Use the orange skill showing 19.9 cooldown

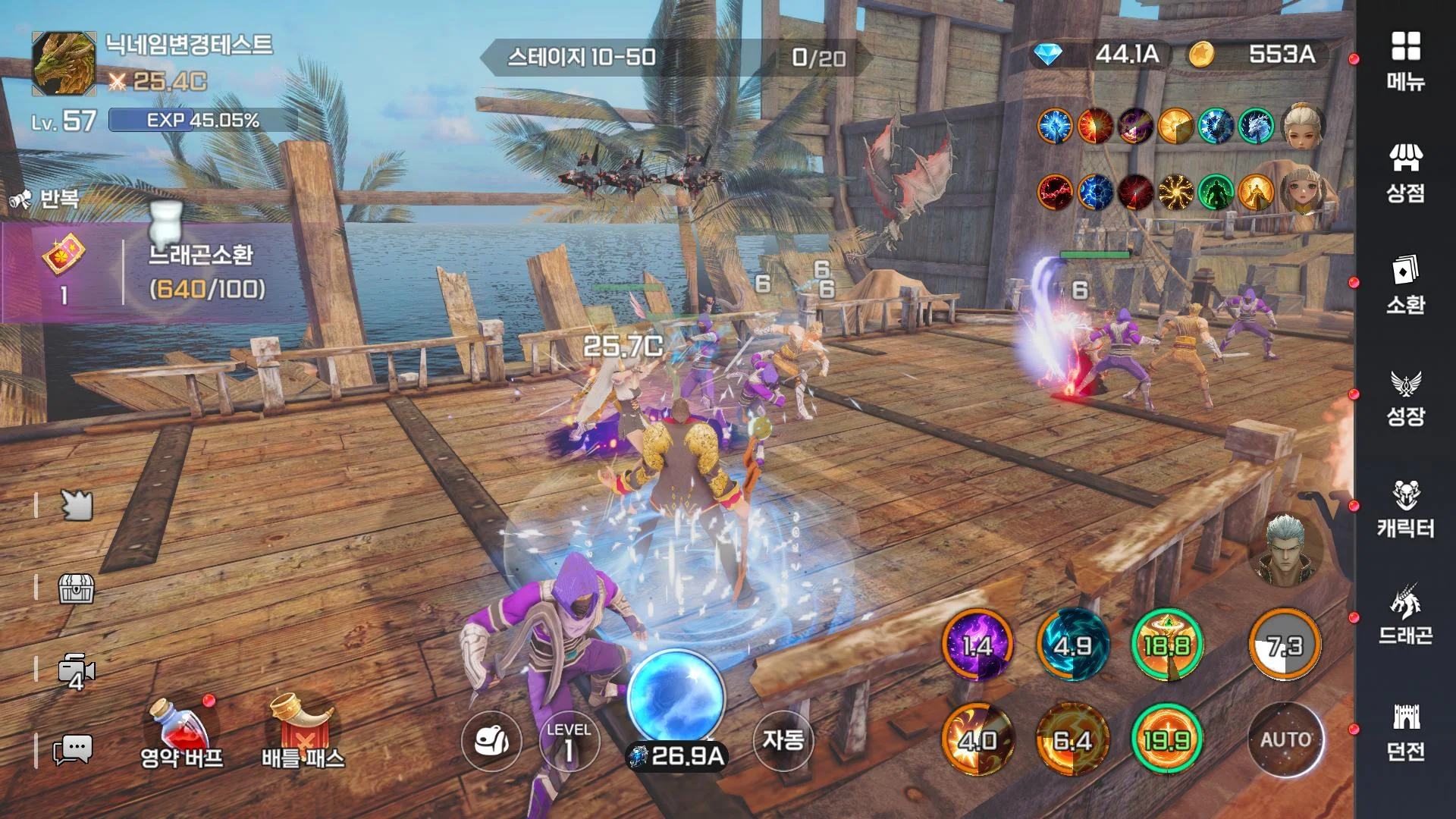[1166, 739]
